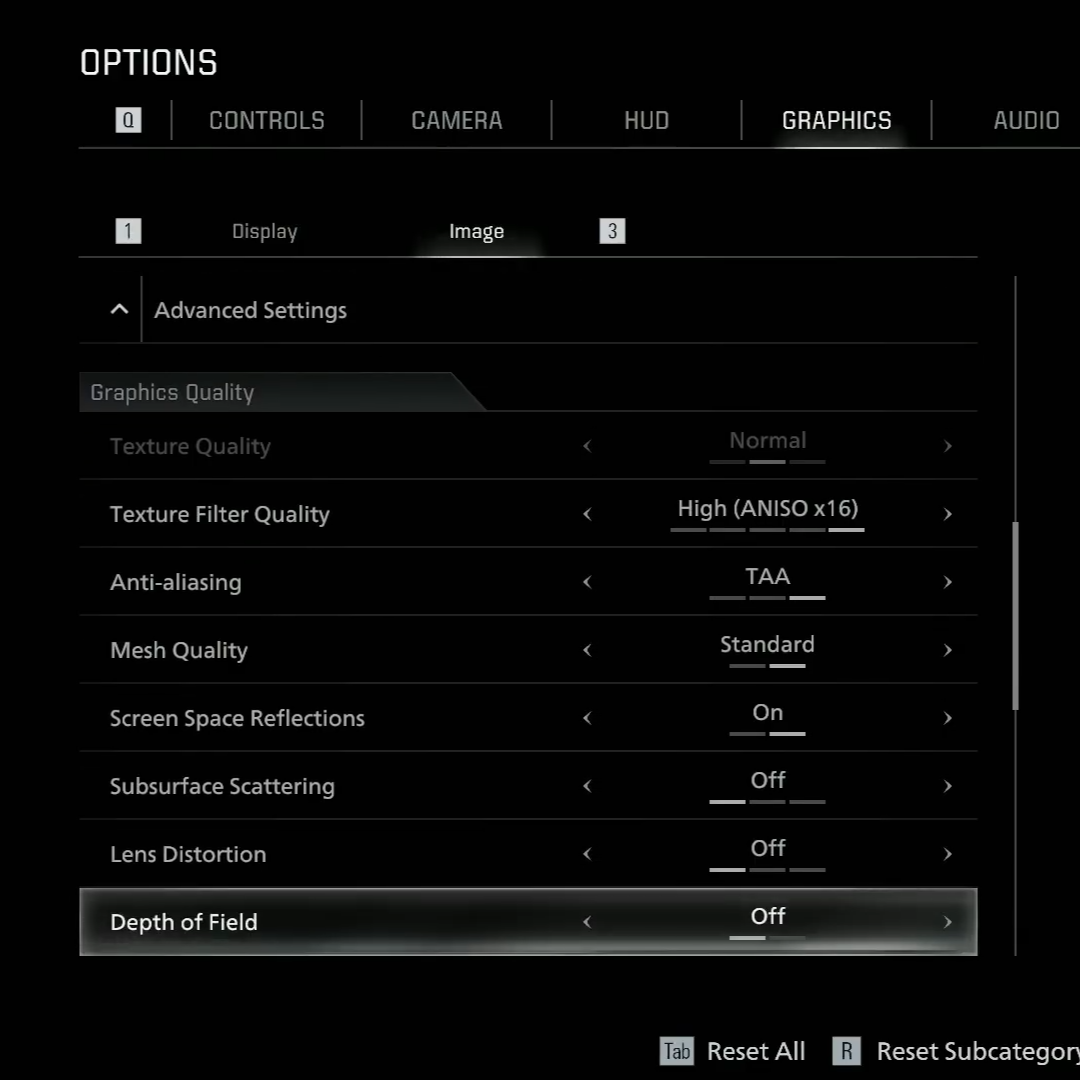Raise Mesh Quality with right arrow
The height and width of the screenshot is (1080, 1080).
click(947, 650)
